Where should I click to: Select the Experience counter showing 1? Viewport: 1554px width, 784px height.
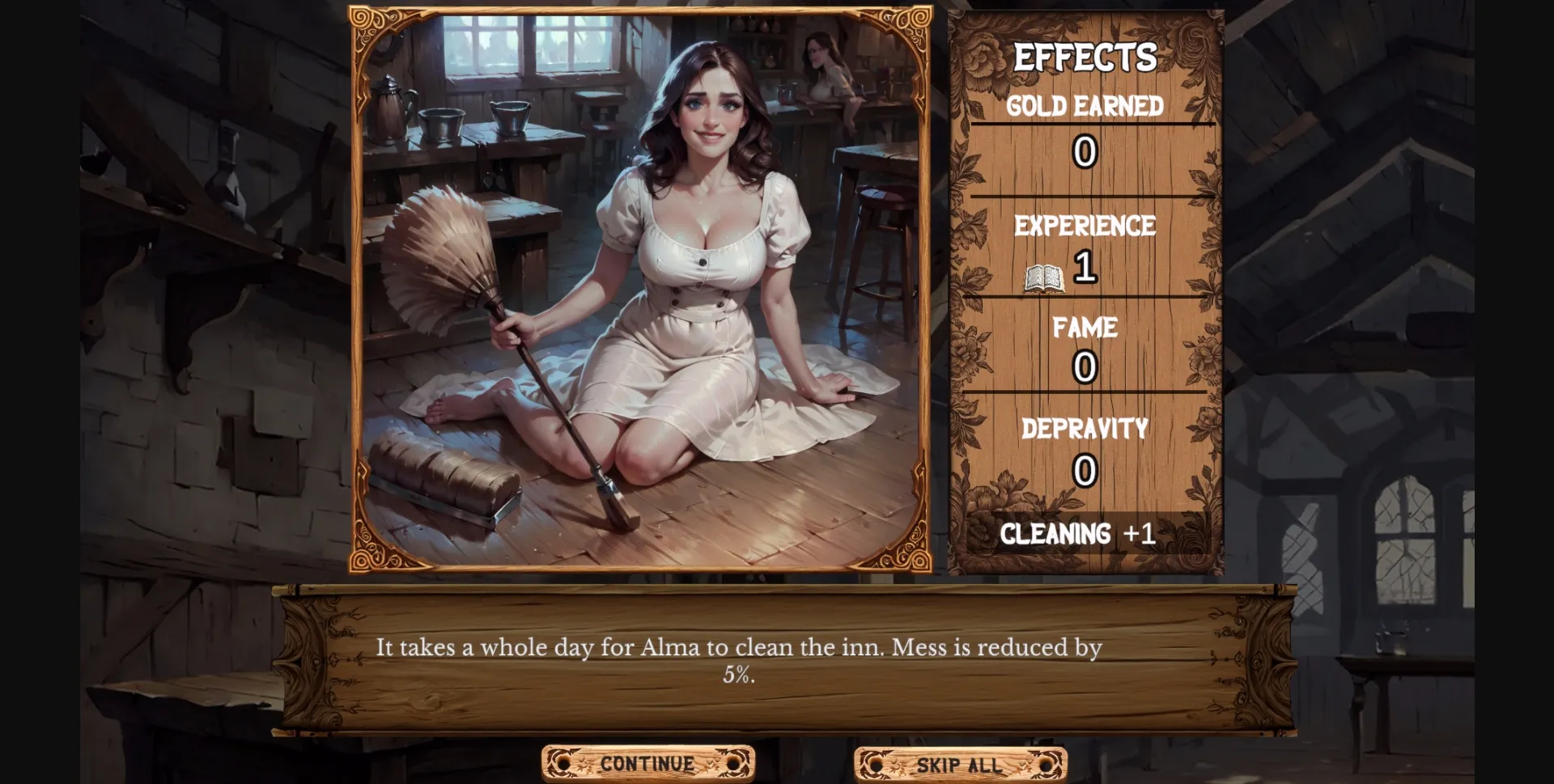coord(1085,268)
